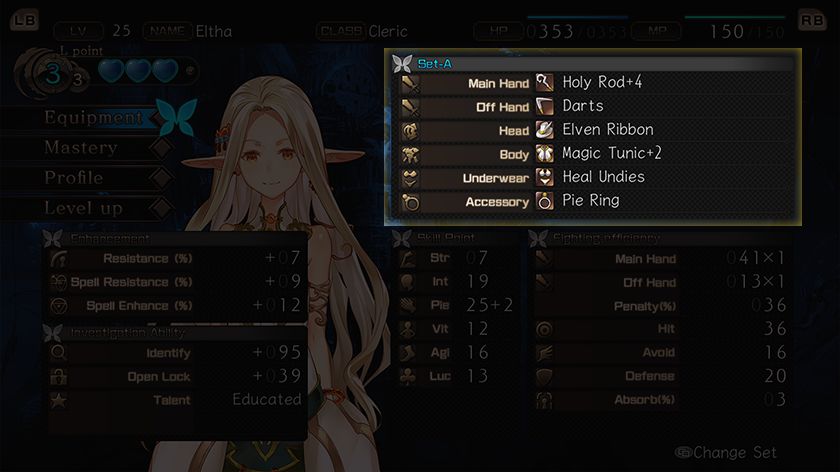Open the Mastery menu
Image resolution: width=840 pixels, height=472 pixels.
(x=81, y=148)
